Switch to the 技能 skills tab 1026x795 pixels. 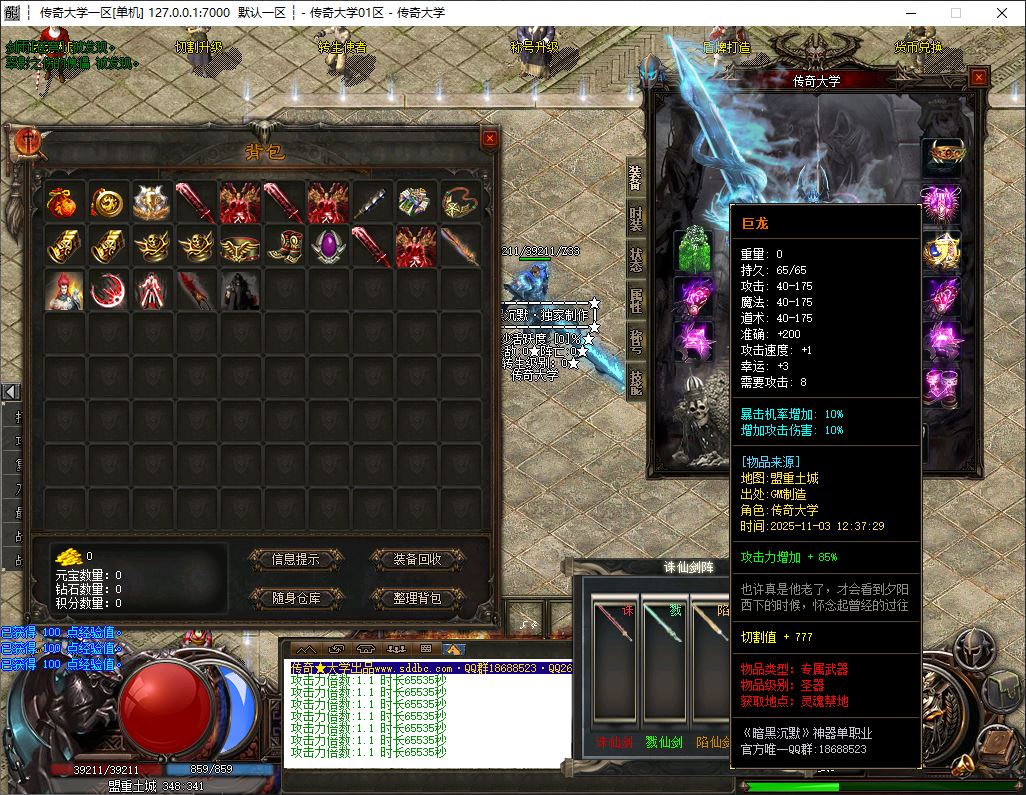pyautogui.click(x=636, y=381)
